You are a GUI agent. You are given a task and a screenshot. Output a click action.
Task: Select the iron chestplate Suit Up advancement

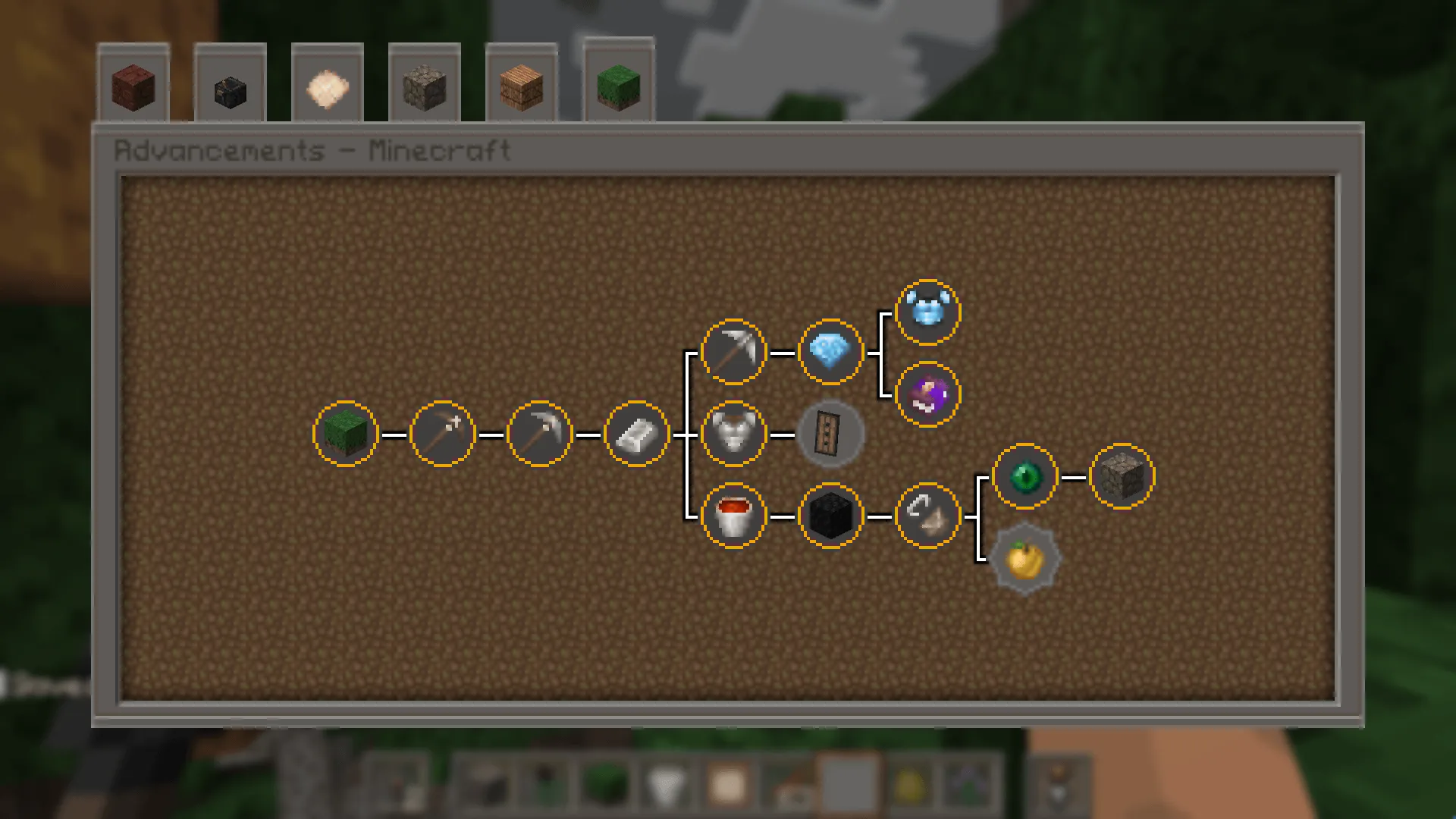click(733, 433)
